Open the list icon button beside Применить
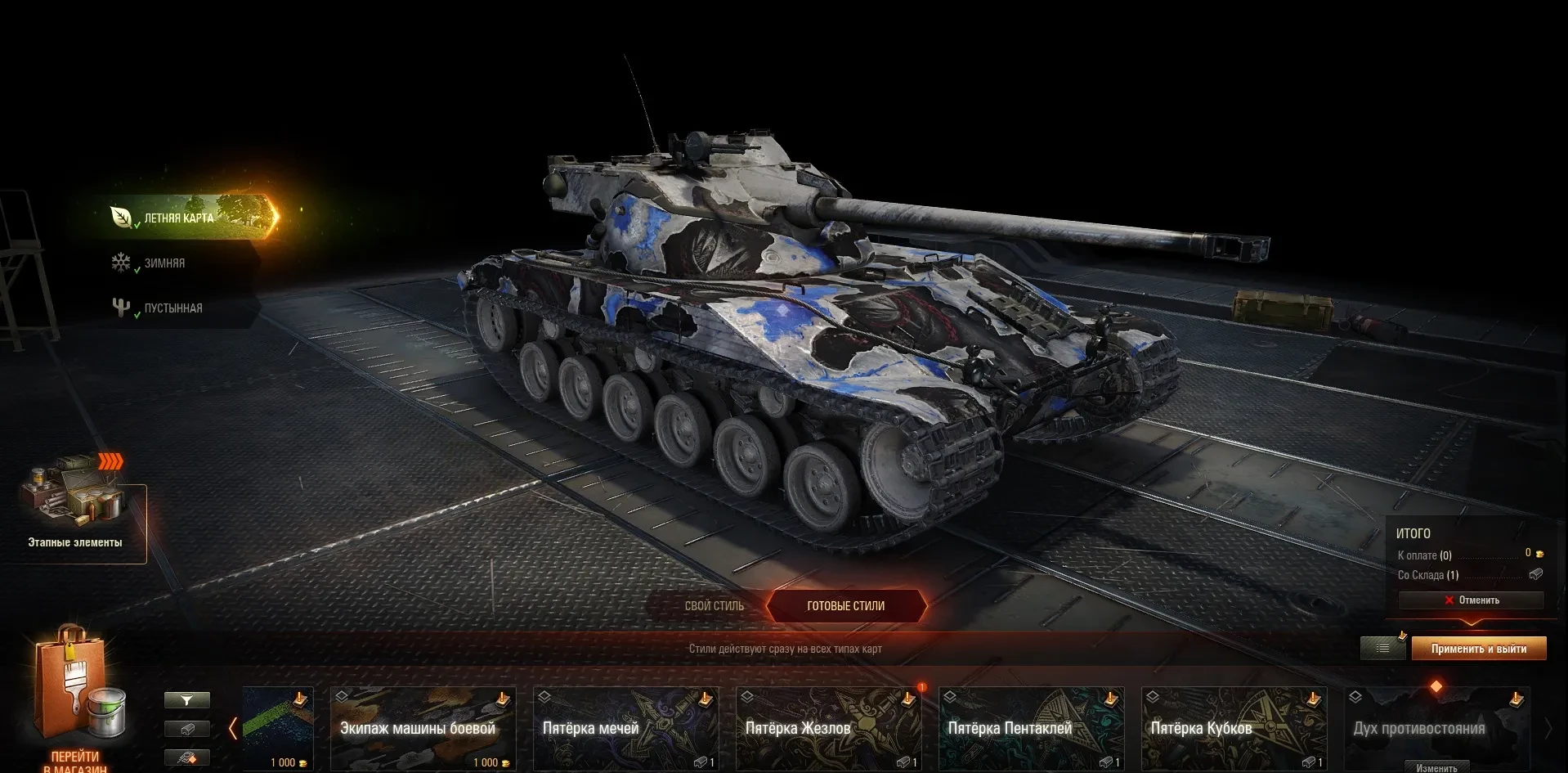This screenshot has height=773, width=1568. [x=1382, y=649]
